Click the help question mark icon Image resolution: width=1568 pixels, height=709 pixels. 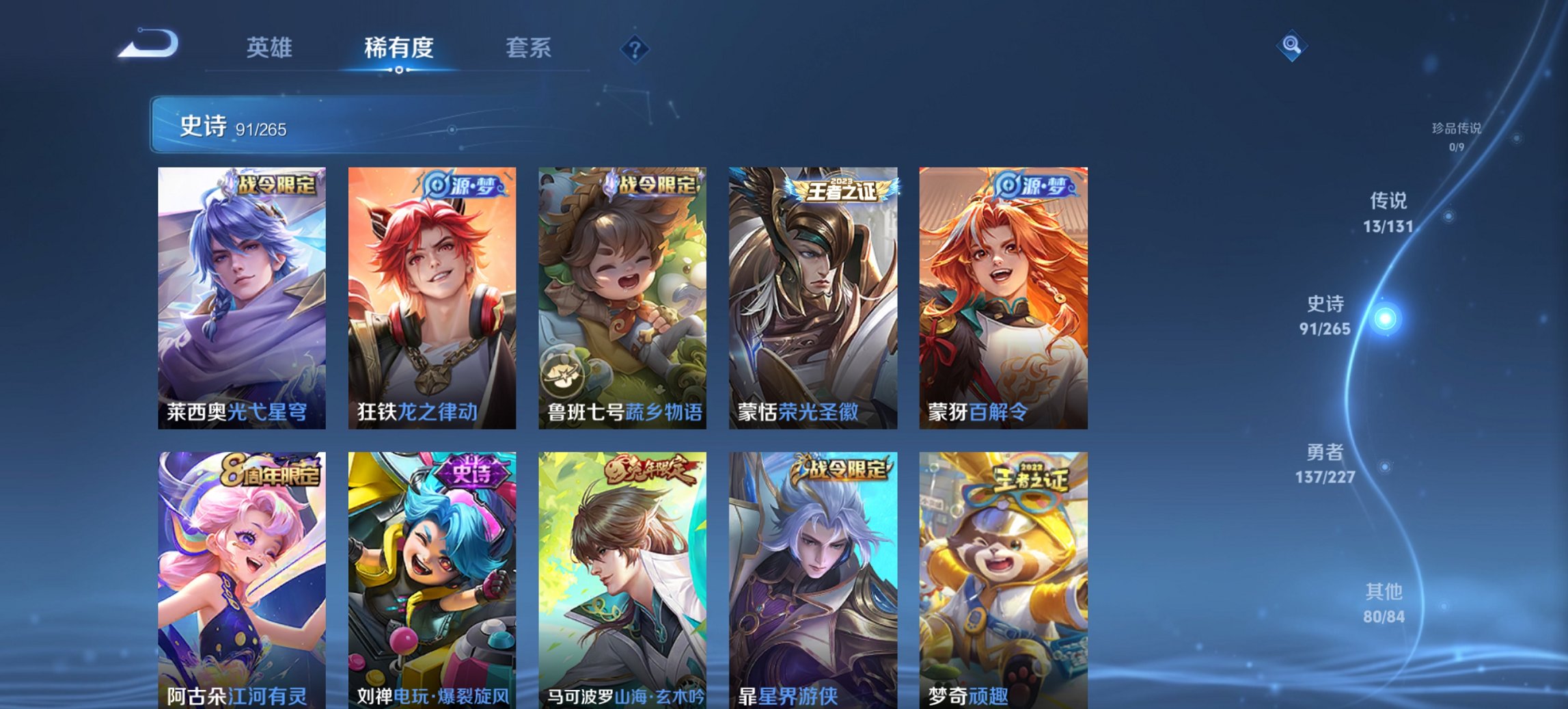click(634, 48)
